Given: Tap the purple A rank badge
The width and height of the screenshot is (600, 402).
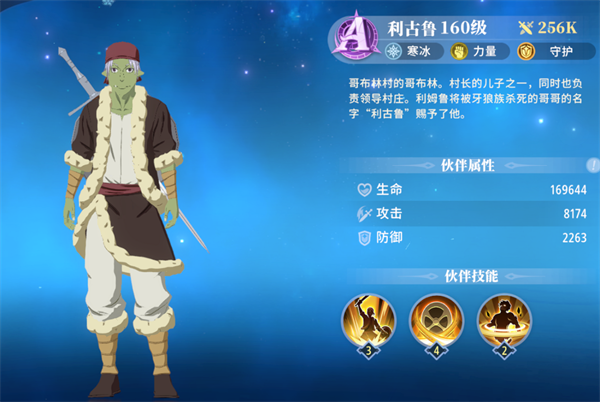Looking at the screenshot, I should click(x=355, y=36).
